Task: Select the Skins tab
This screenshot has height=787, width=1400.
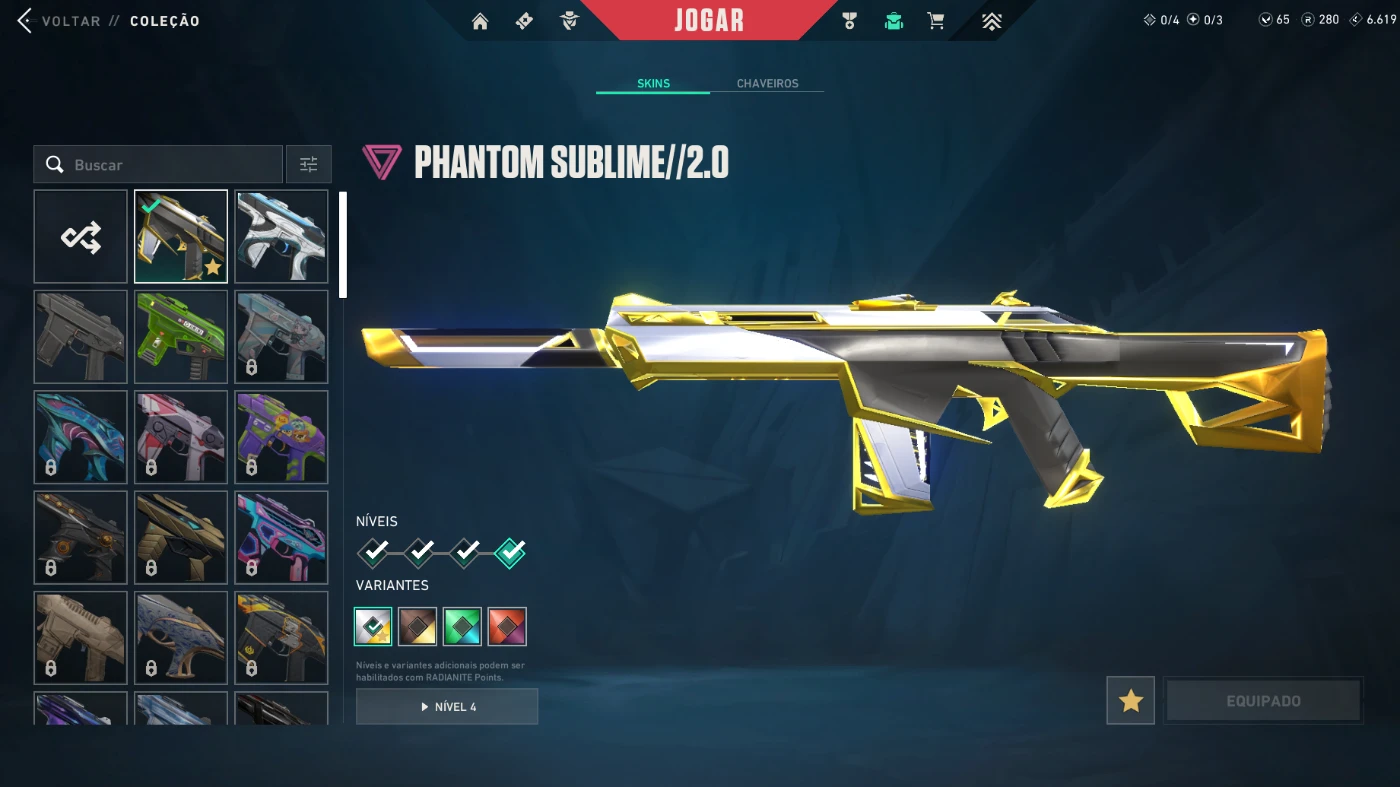Action: [x=653, y=84]
